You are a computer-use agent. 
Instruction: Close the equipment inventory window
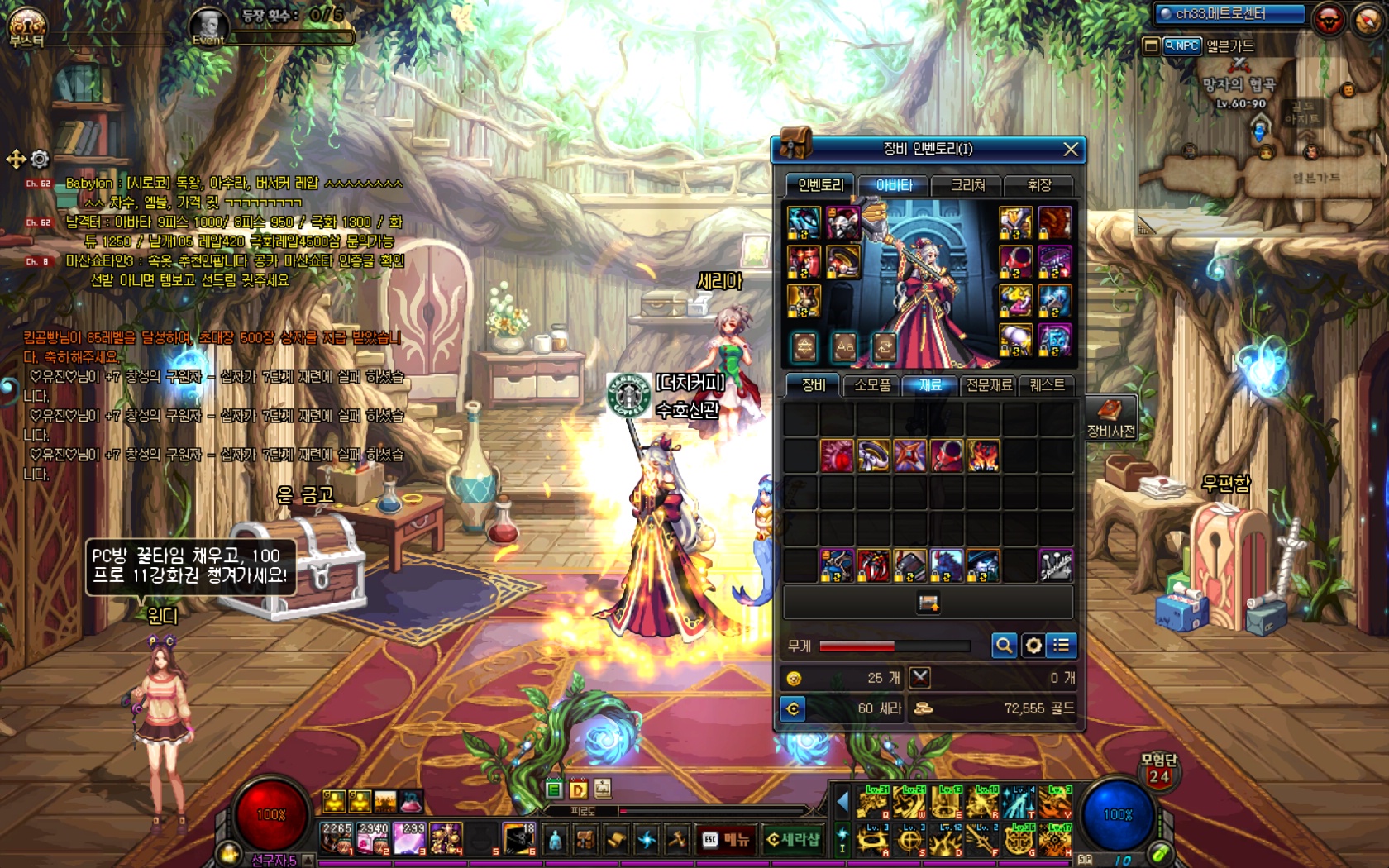pyautogui.click(x=1071, y=149)
